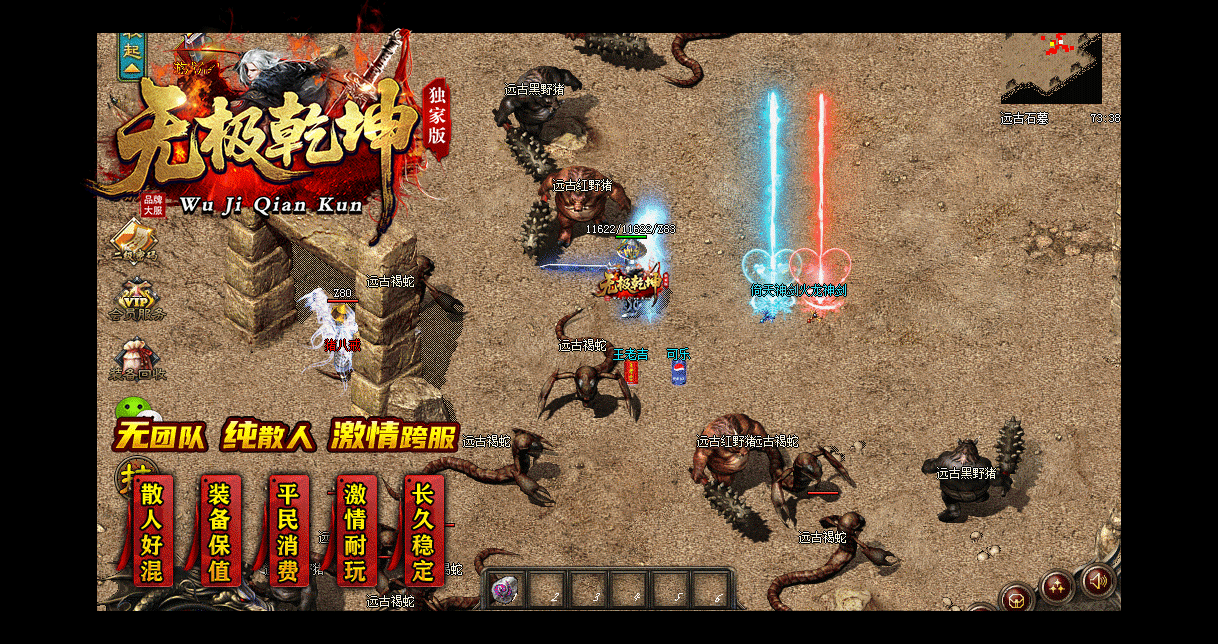The height and width of the screenshot is (644, 1218).
Task: Toggle the sound speaker button
Action: [x=1097, y=580]
